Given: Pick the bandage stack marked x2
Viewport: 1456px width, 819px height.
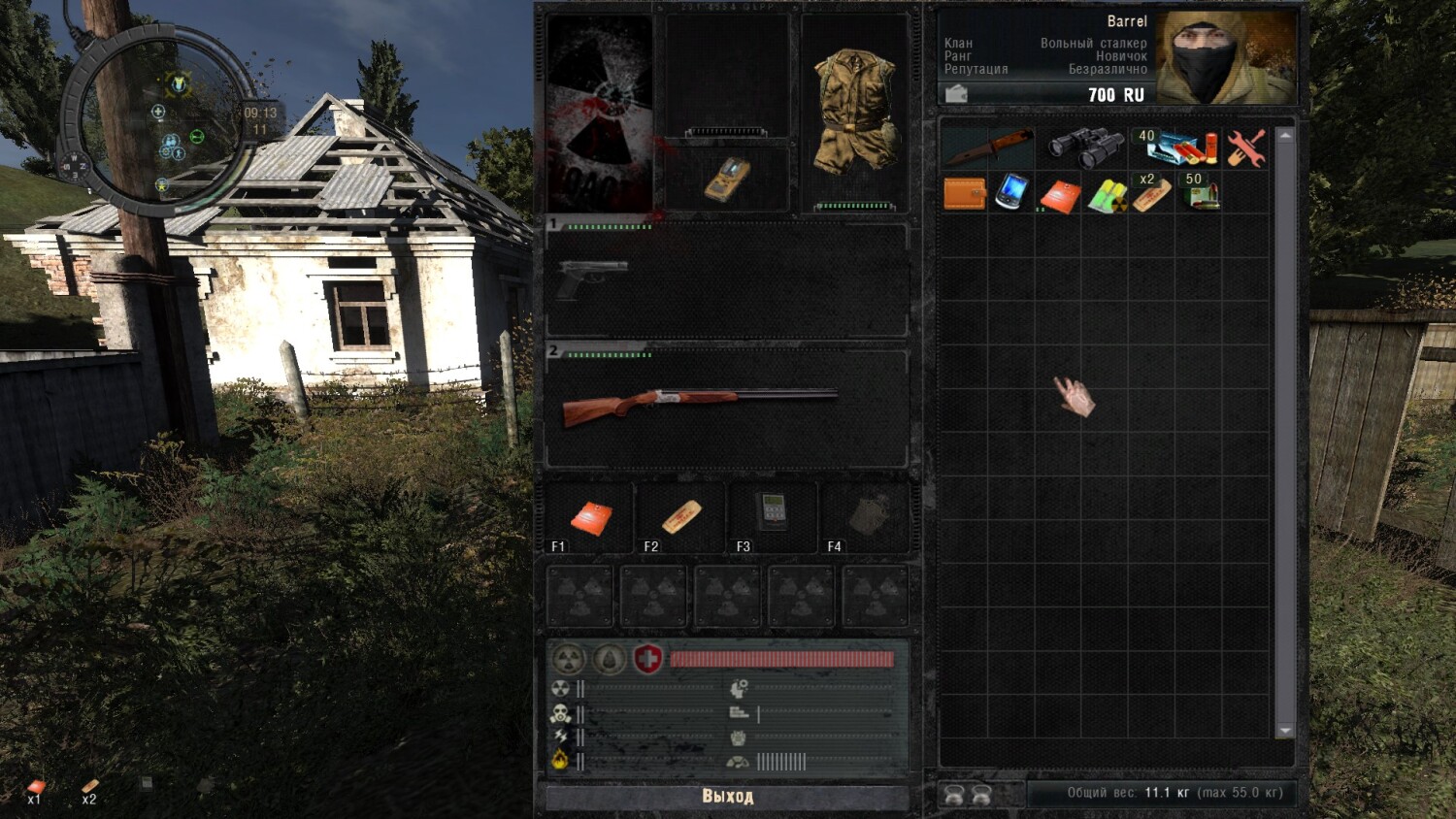Looking at the screenshot, I should coord(1152,194).
